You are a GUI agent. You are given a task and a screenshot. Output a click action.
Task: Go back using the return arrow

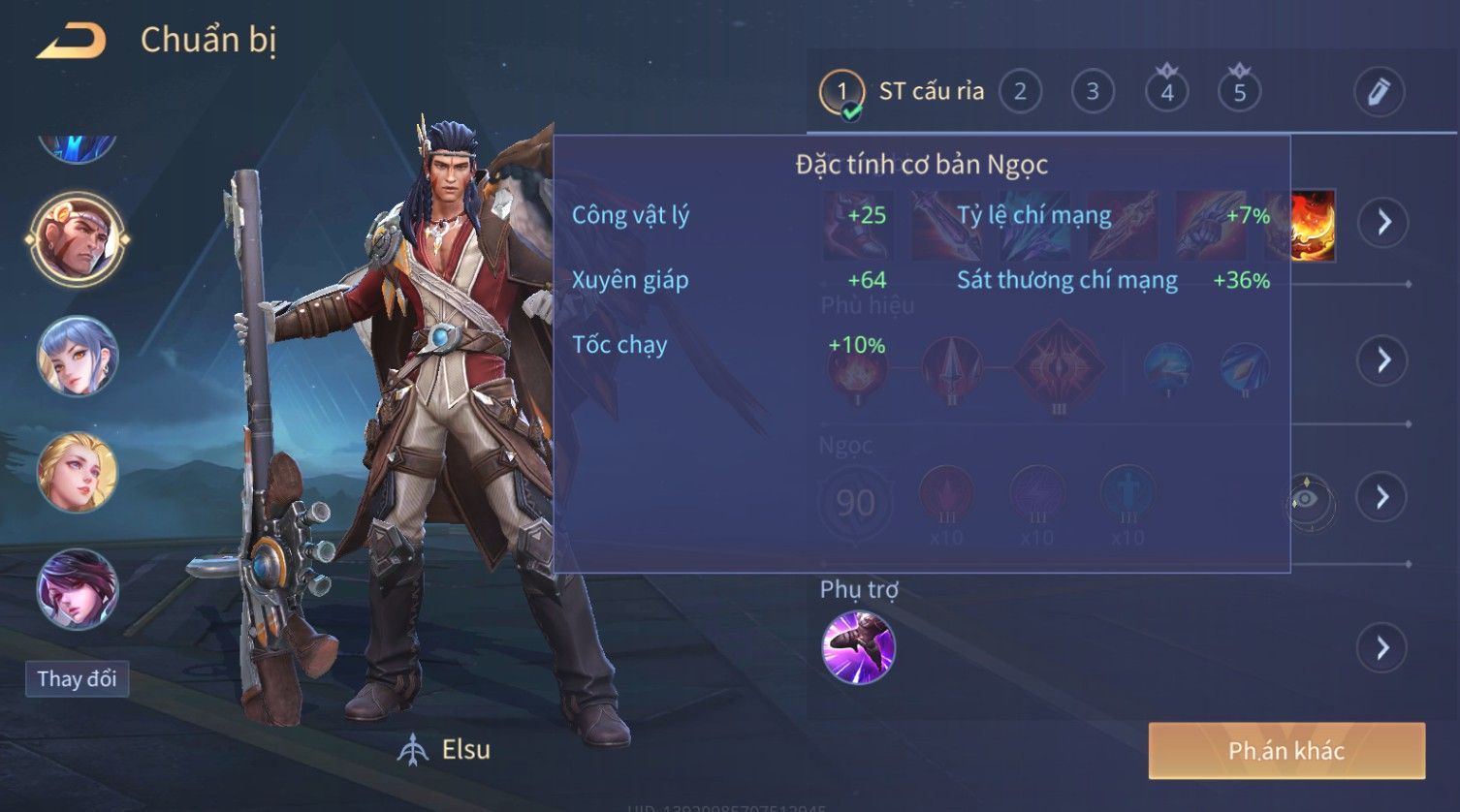click(71, 42)
